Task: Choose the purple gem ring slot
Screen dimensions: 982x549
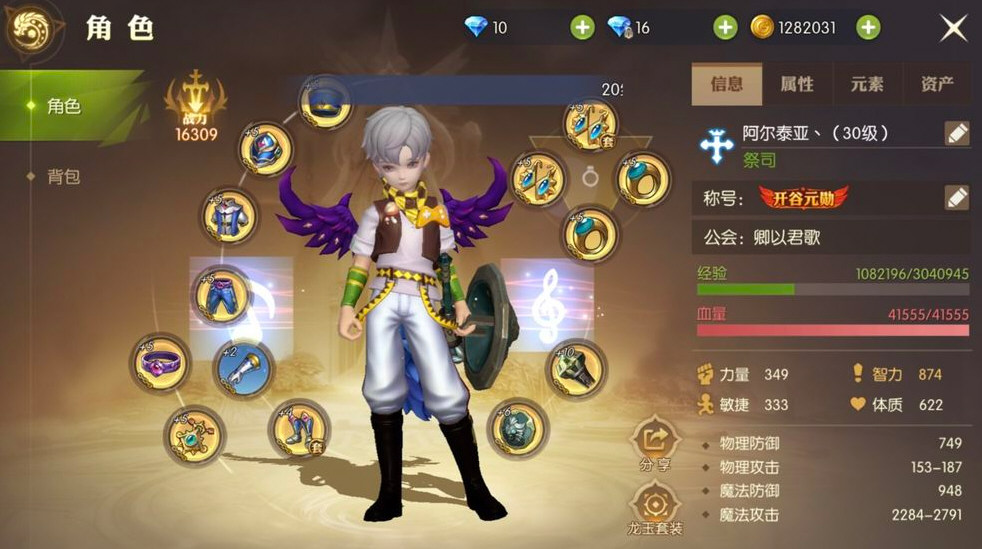Action: pos(160,362)
